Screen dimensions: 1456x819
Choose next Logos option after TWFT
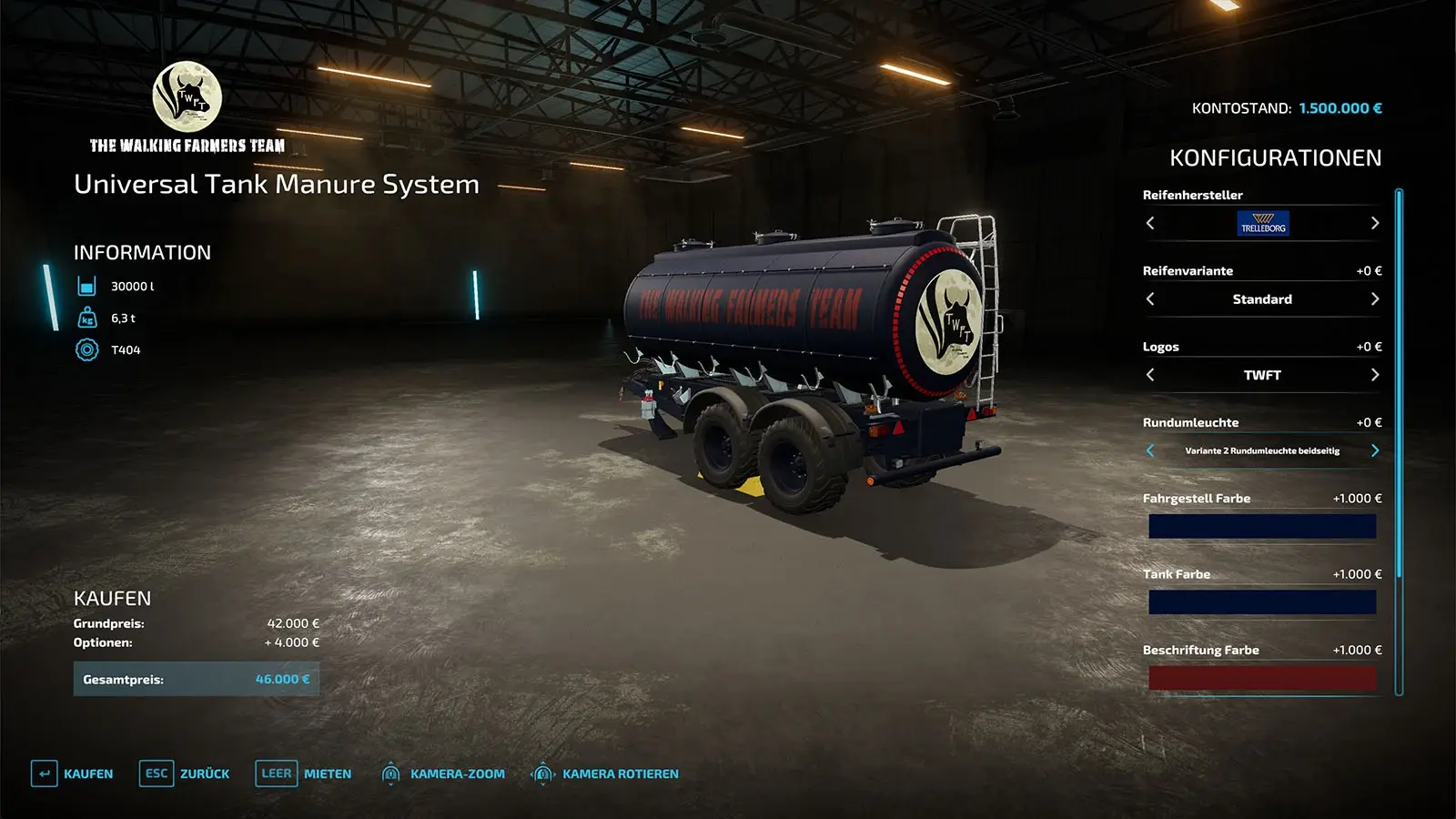point(1374,375)
